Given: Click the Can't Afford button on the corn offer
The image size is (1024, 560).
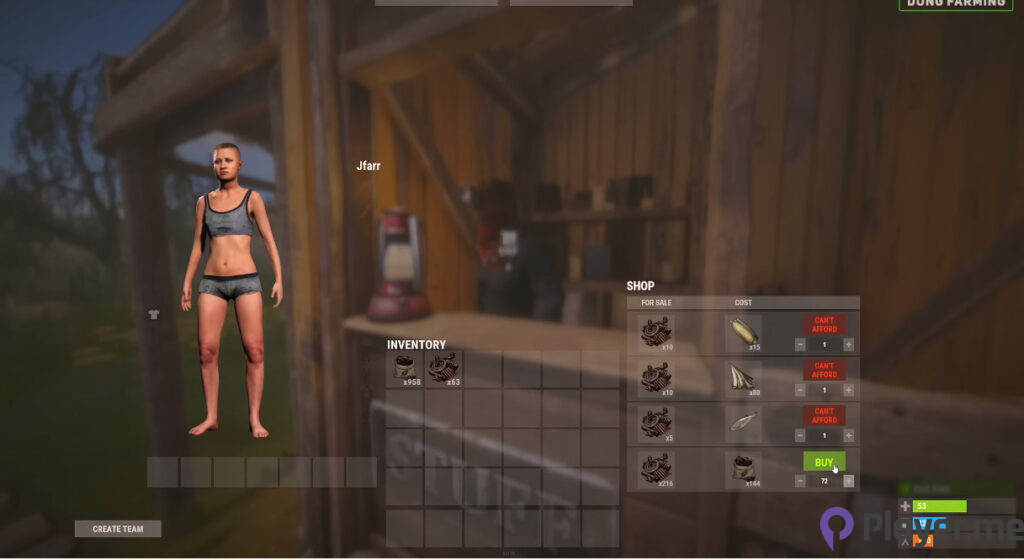Looking at the screenshot, I should (824, 325).
